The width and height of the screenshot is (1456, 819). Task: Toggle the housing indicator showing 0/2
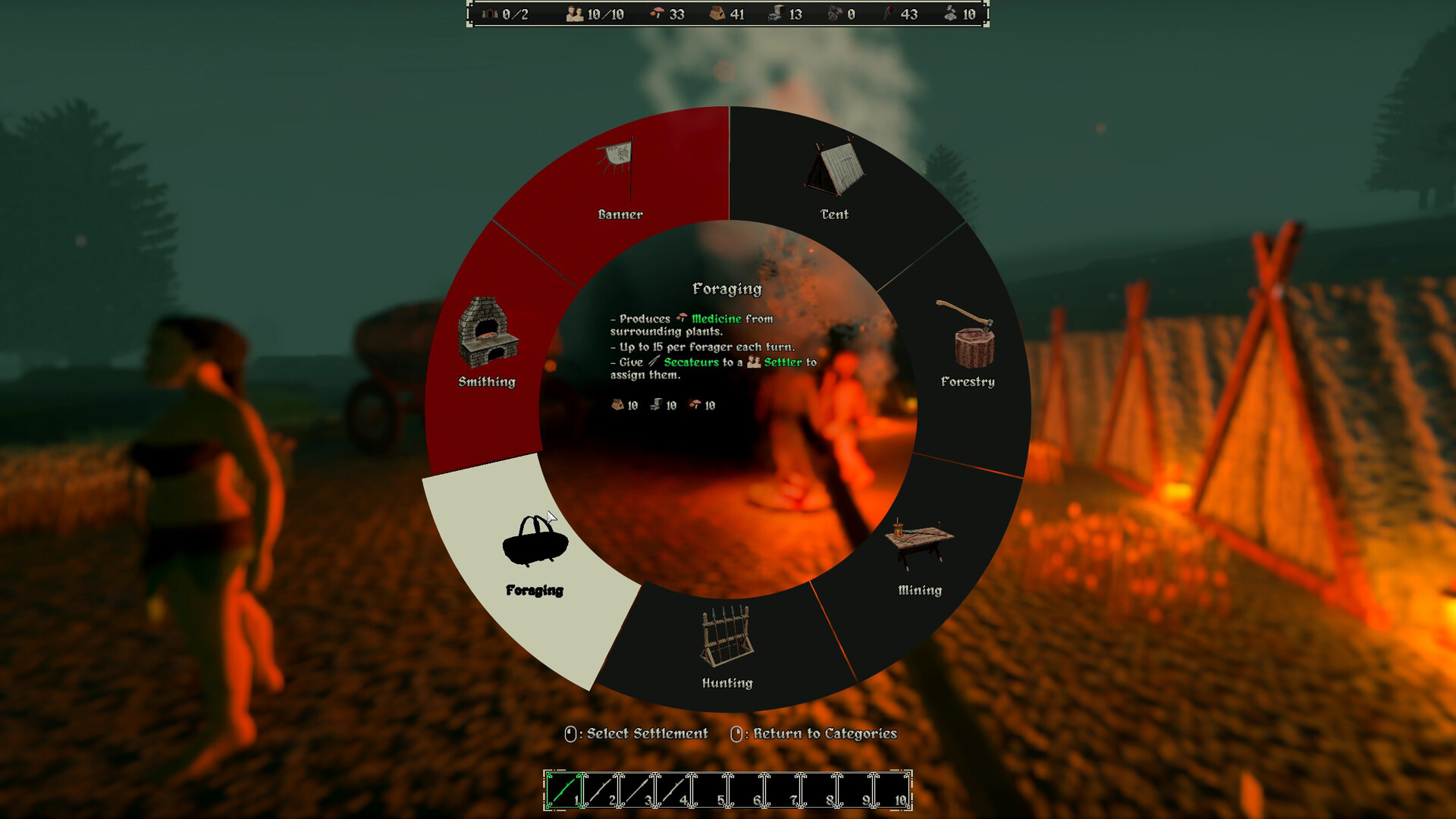coord(504,14)
